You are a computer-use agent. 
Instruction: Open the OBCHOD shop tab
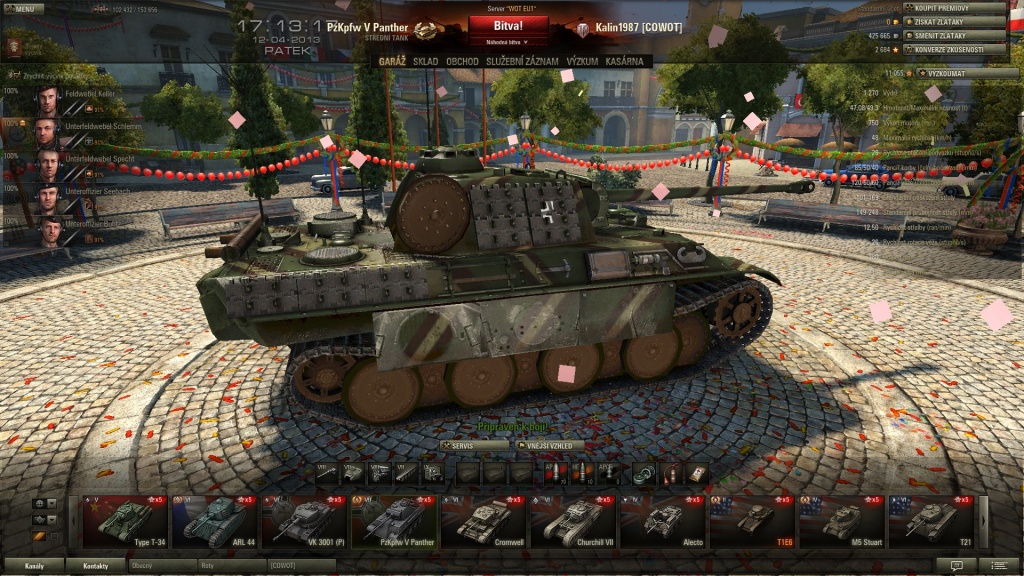point(462,61)
